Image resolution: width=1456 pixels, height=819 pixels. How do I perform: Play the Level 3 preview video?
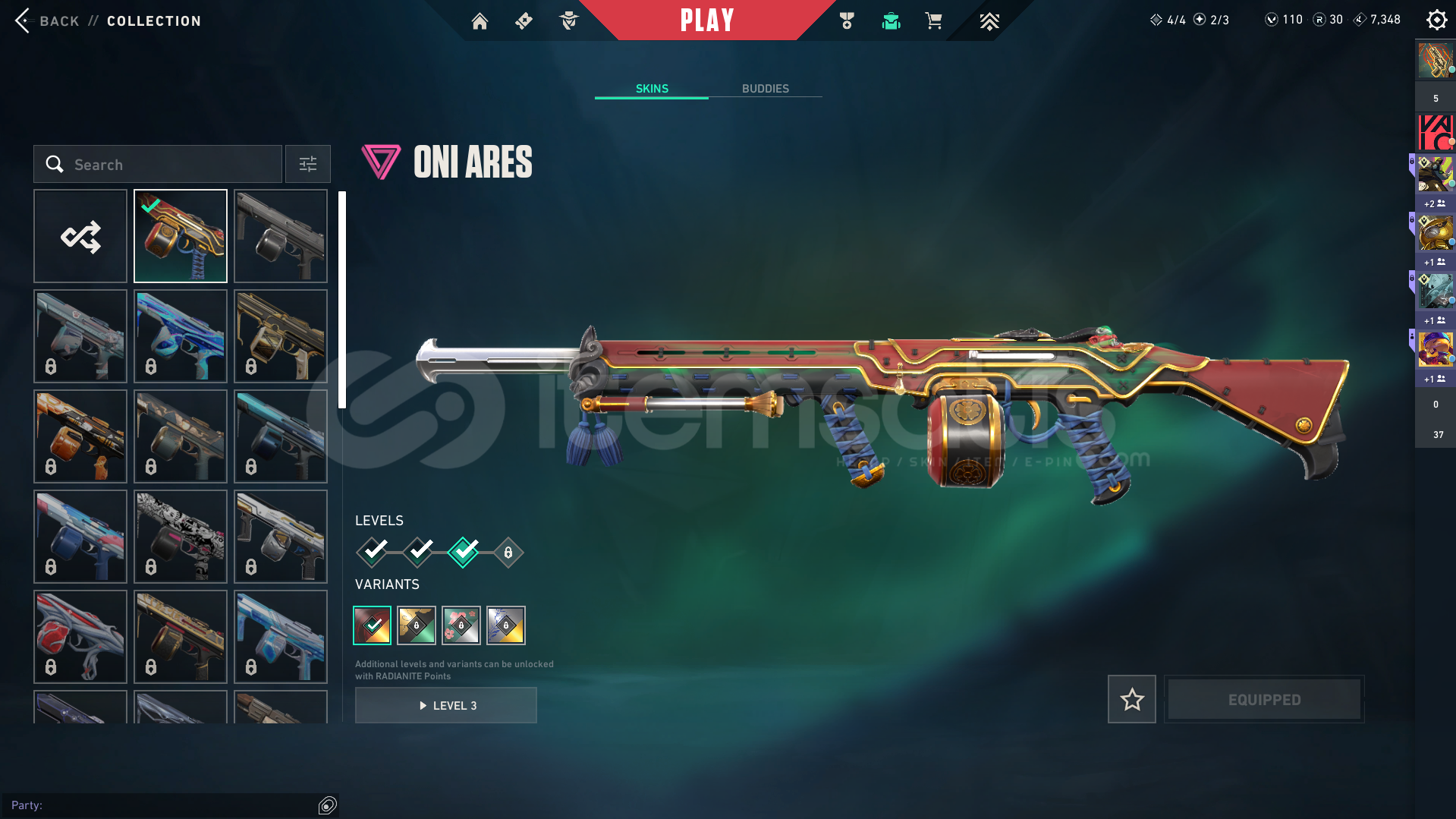pos(446,705)
